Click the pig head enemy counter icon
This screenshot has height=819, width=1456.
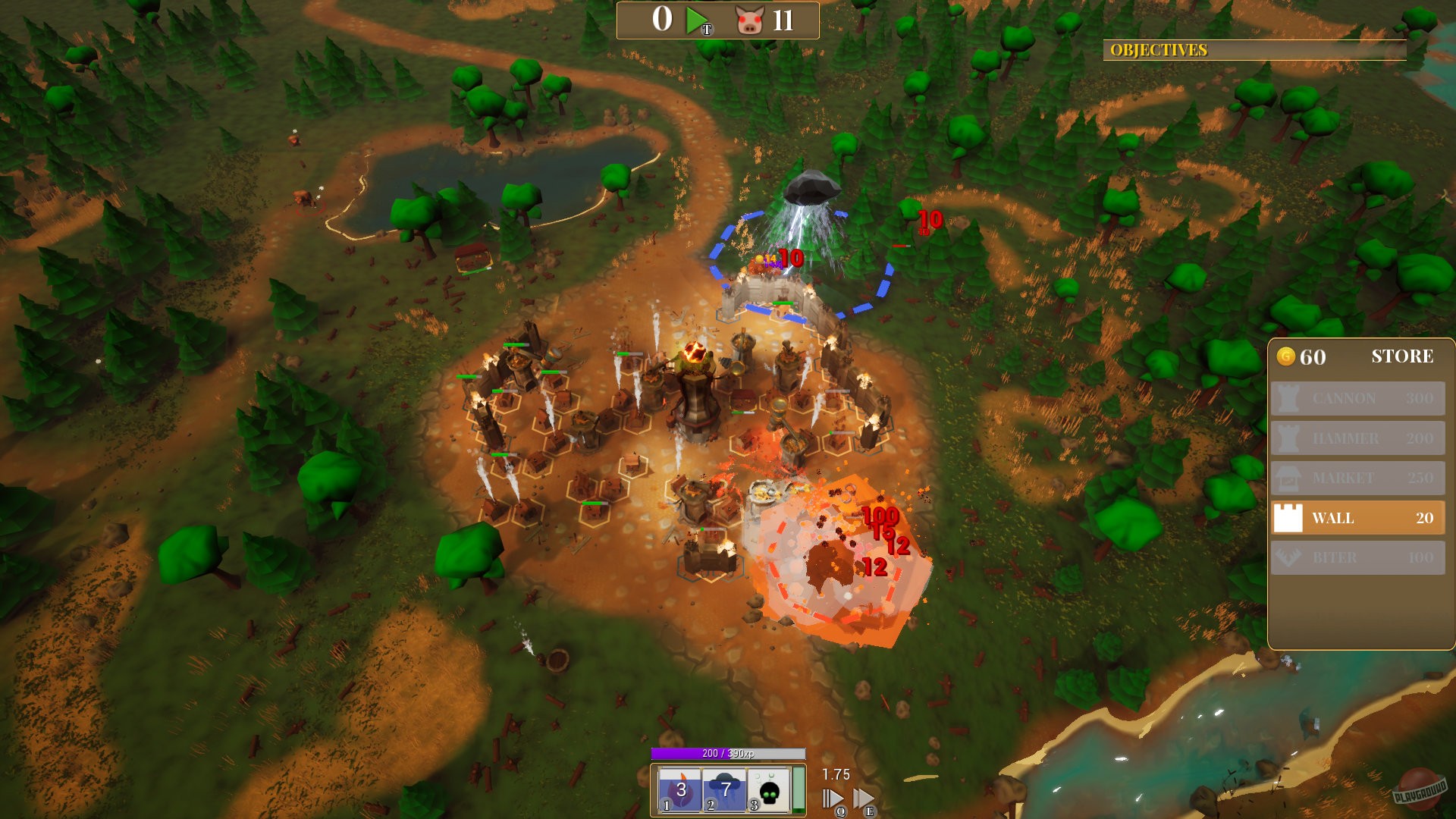[749, 20]
